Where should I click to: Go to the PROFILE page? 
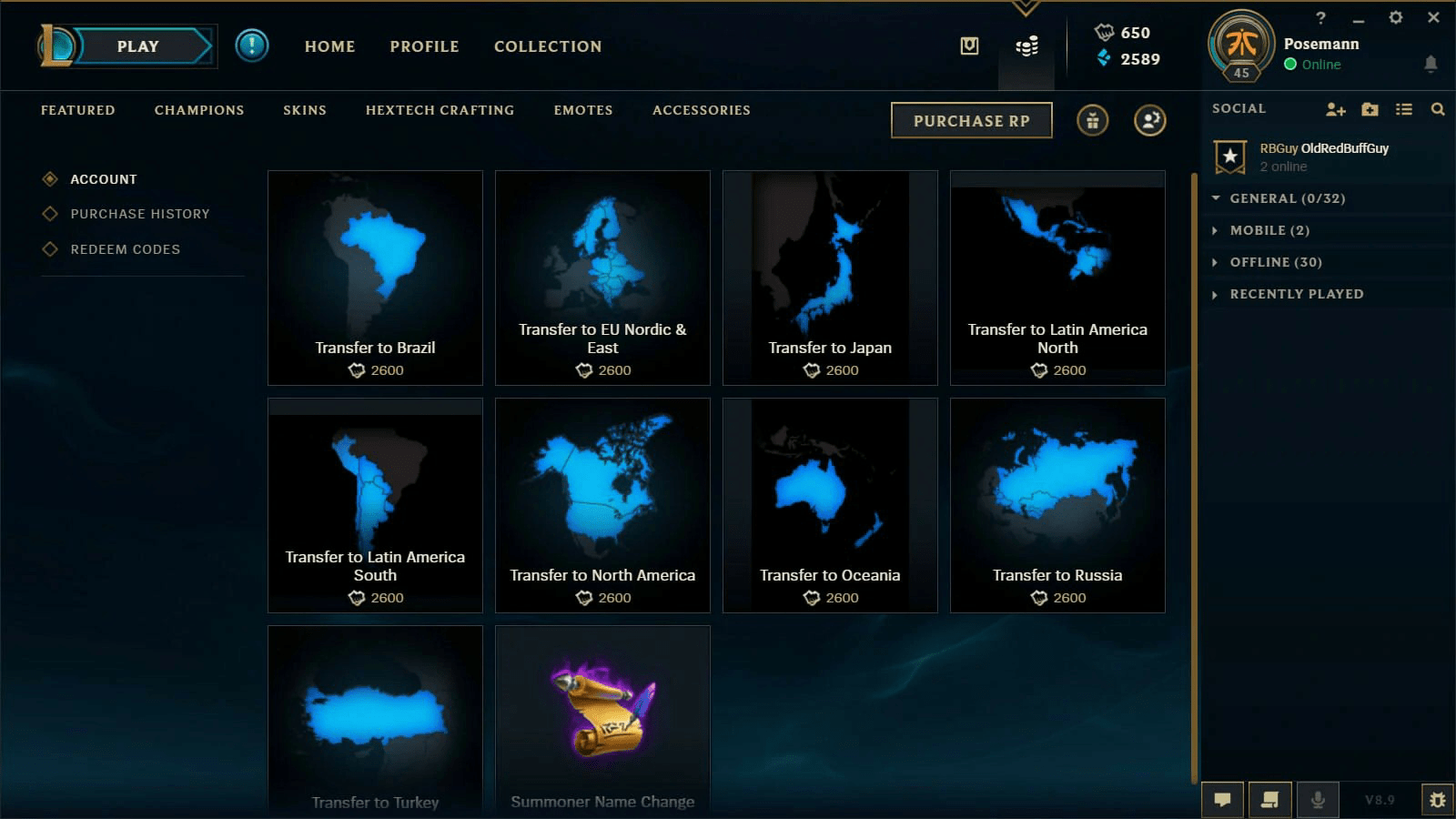tap(424, 46)
